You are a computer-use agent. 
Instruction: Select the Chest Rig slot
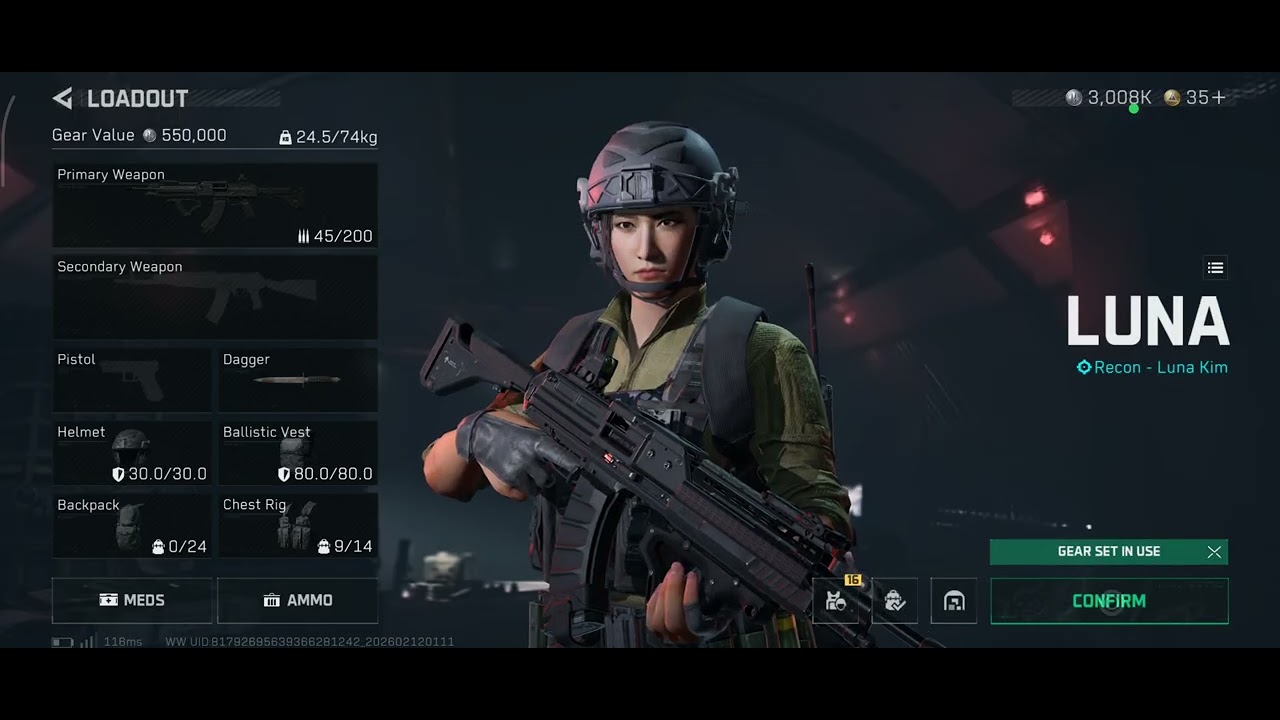pyautogui.click(x=298, y=526)
